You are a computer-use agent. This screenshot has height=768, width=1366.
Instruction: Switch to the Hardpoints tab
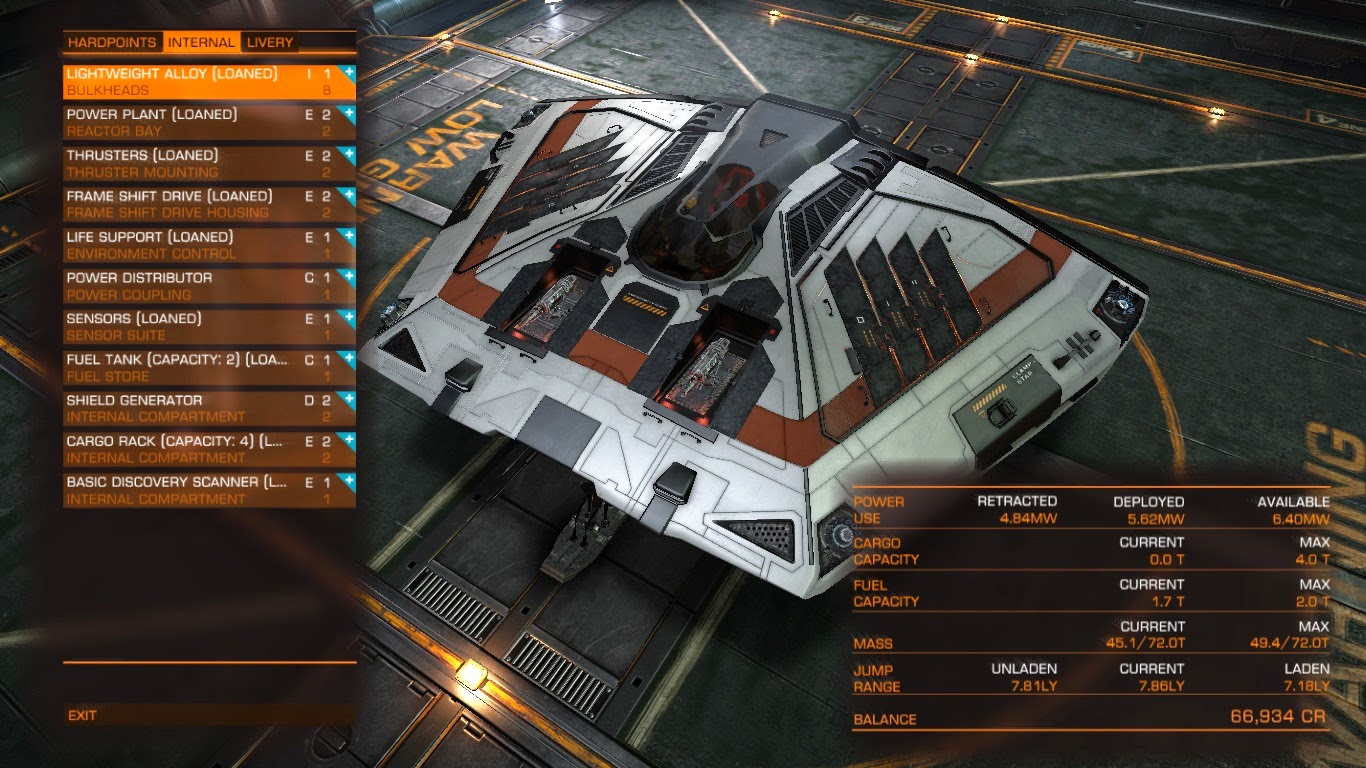[112, 43]
